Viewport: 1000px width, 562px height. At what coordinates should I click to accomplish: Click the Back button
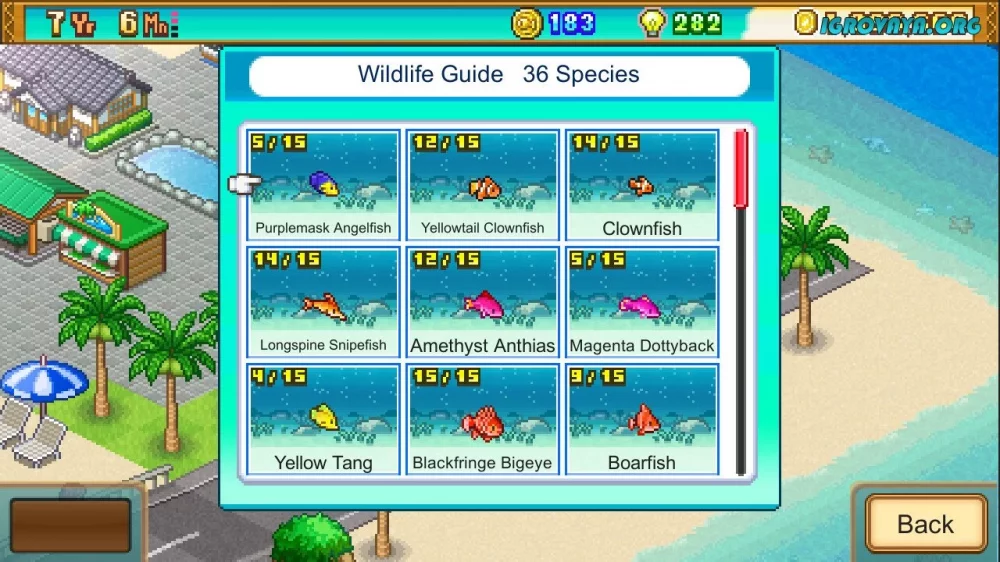pos(925,524)
